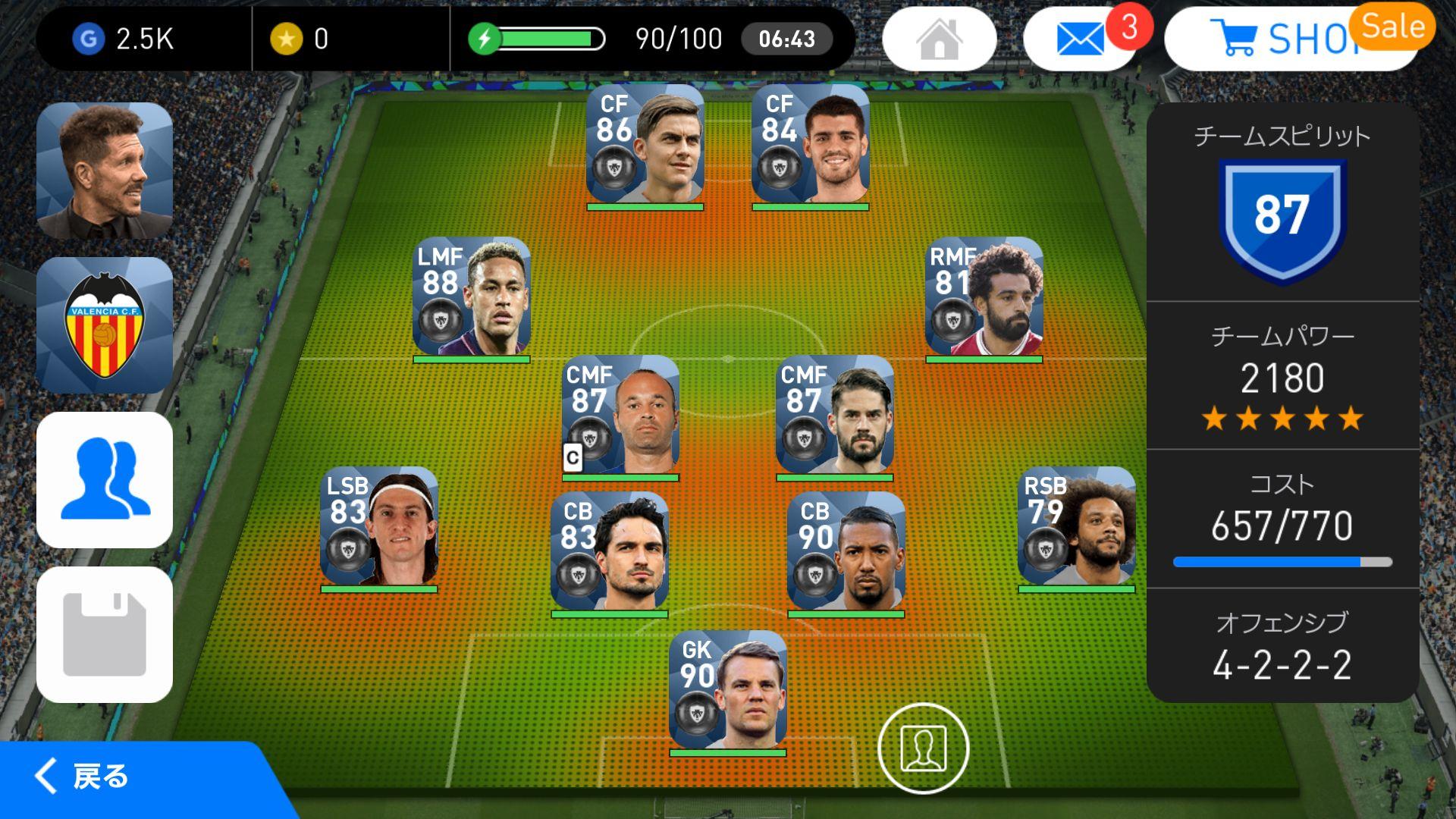Open the squad members list button
The width and height of the screenshot is (1456, 819).
pos(105,480)
